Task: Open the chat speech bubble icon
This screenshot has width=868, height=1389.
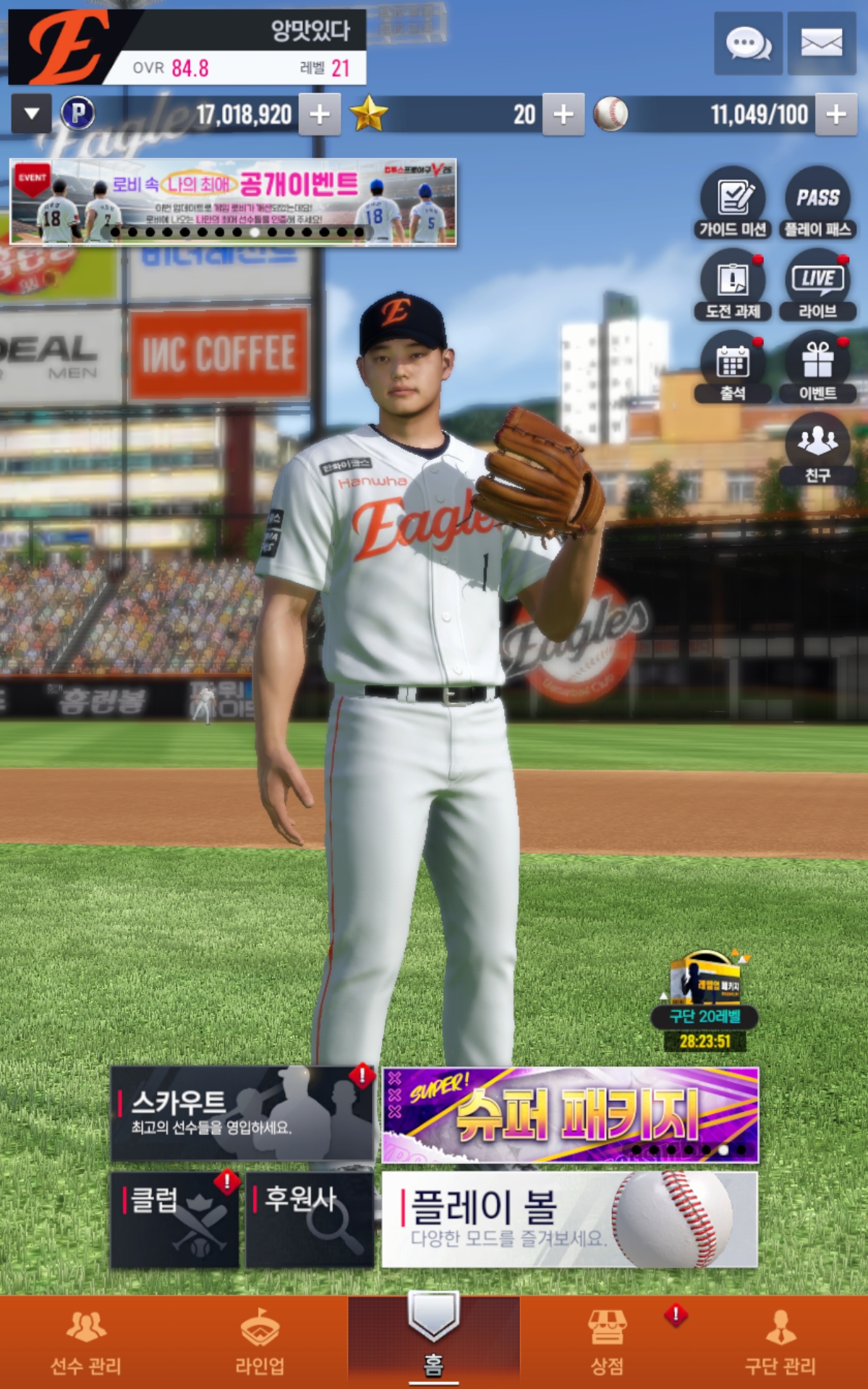Action: pyautogui.click(x=748, y=43)
